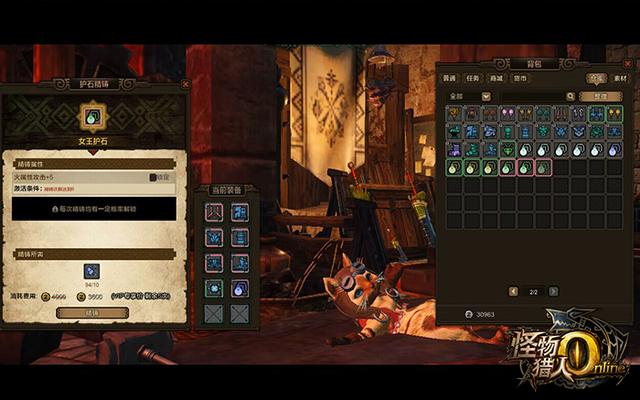This screenshot has width=640, height=400.
Task: Switch to the 普通 bag tab
Action: [451, 77]
